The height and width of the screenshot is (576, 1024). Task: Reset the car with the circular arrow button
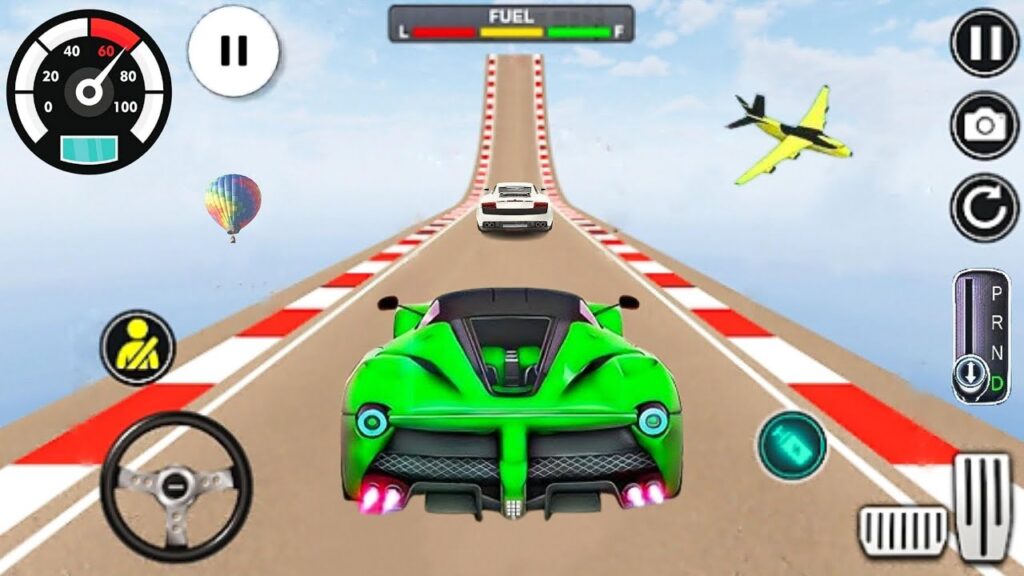(984, 207)
